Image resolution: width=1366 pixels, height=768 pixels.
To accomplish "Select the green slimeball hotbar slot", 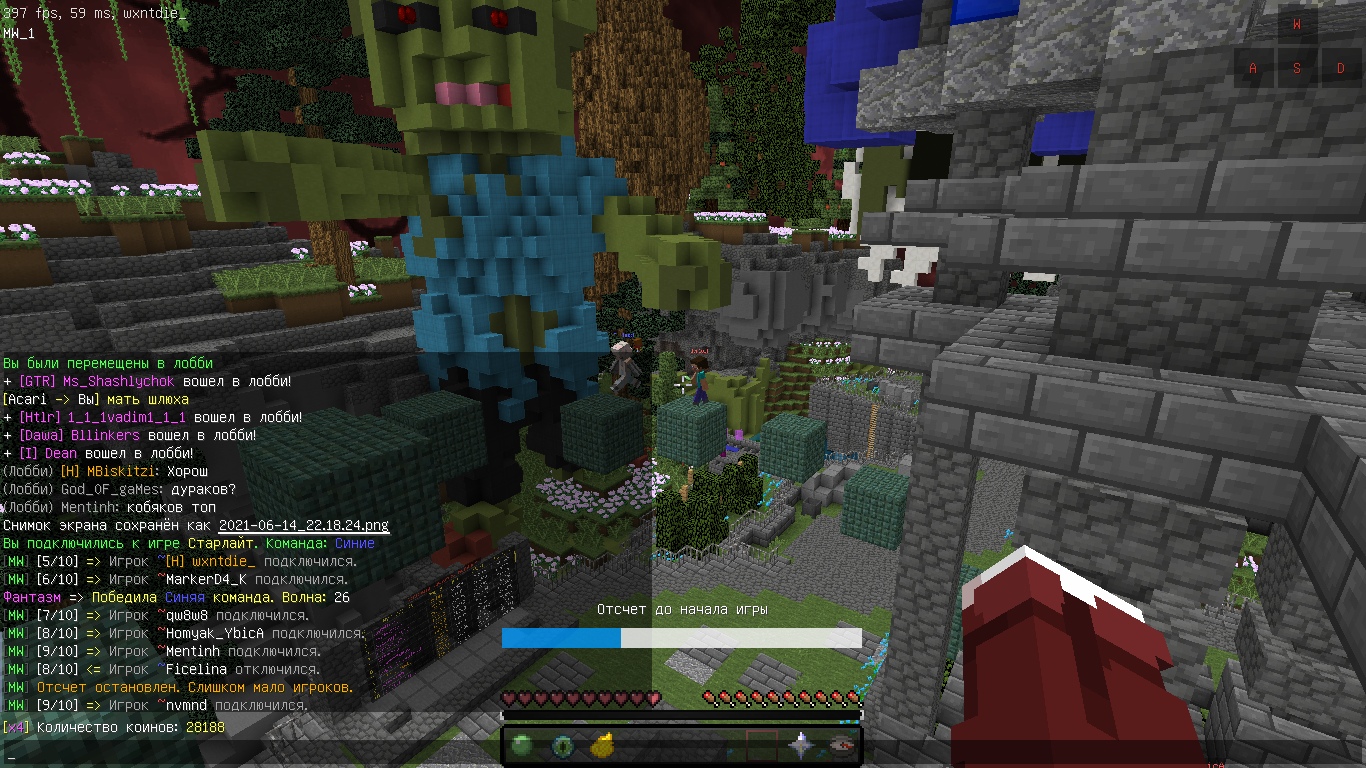I will tap(521, 745).
